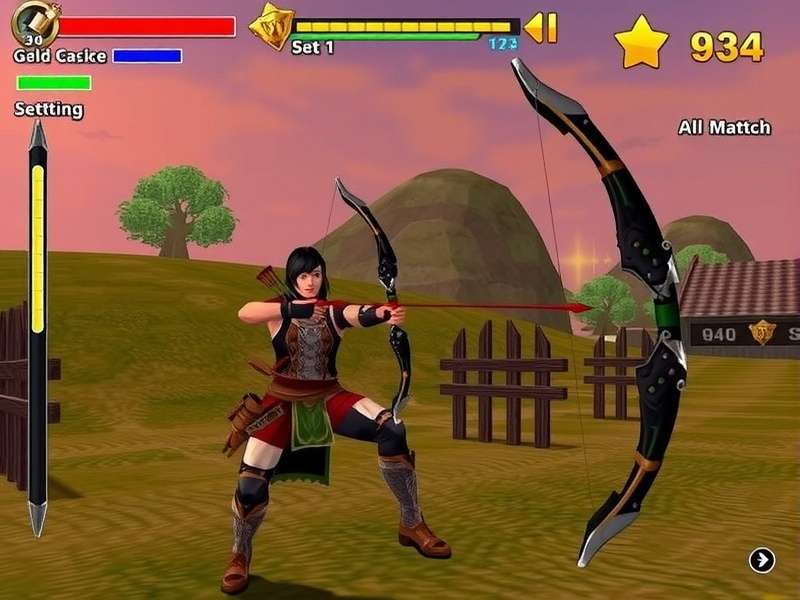Open the Setting menu label
Image resolution: width=800 pixels, height=600 pixels.
48,109
